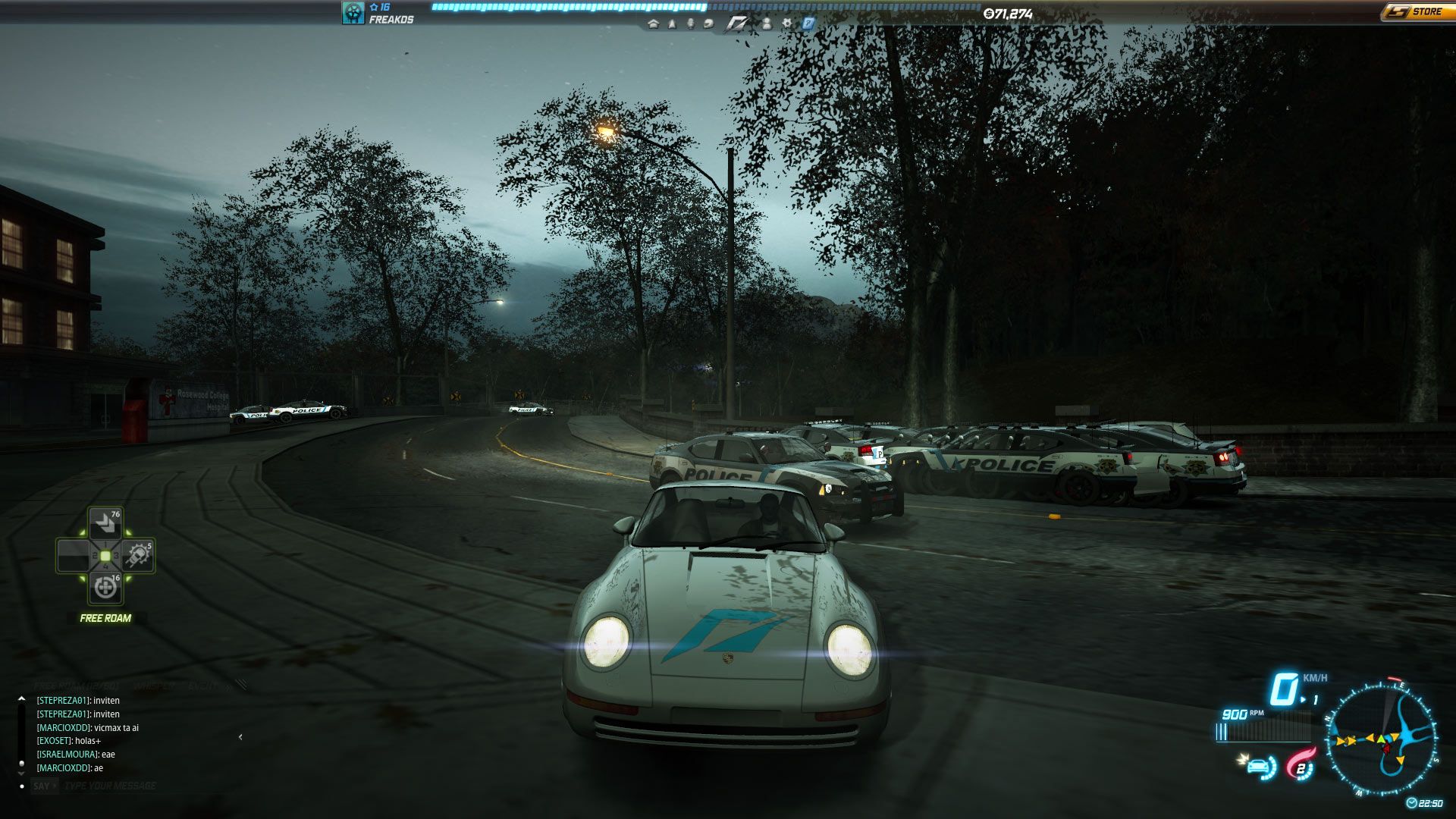Click the car damage status icon
The height and width of the screenshot is (819, 1456).
tap(1260, 767)
